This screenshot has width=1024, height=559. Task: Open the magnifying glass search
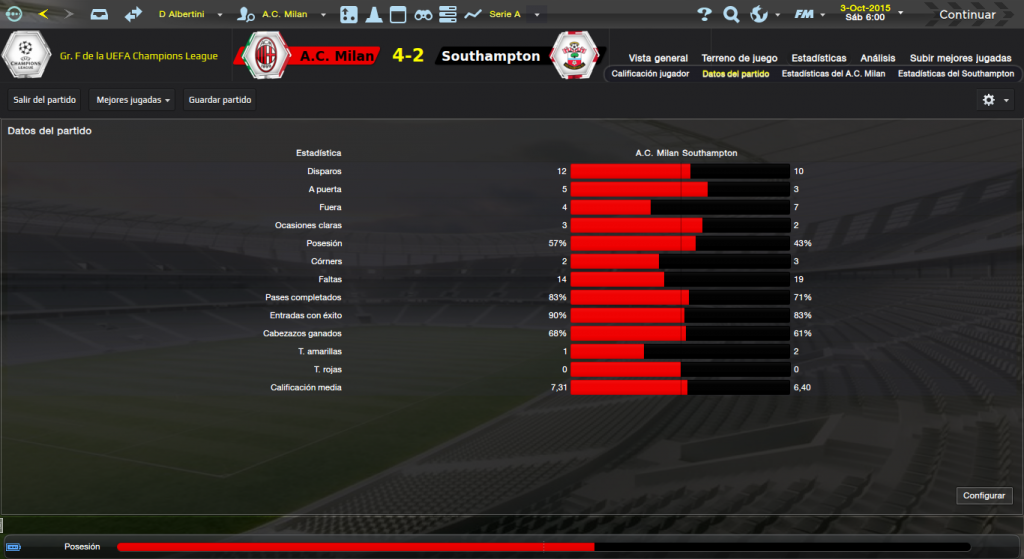(x=731, y=14)
